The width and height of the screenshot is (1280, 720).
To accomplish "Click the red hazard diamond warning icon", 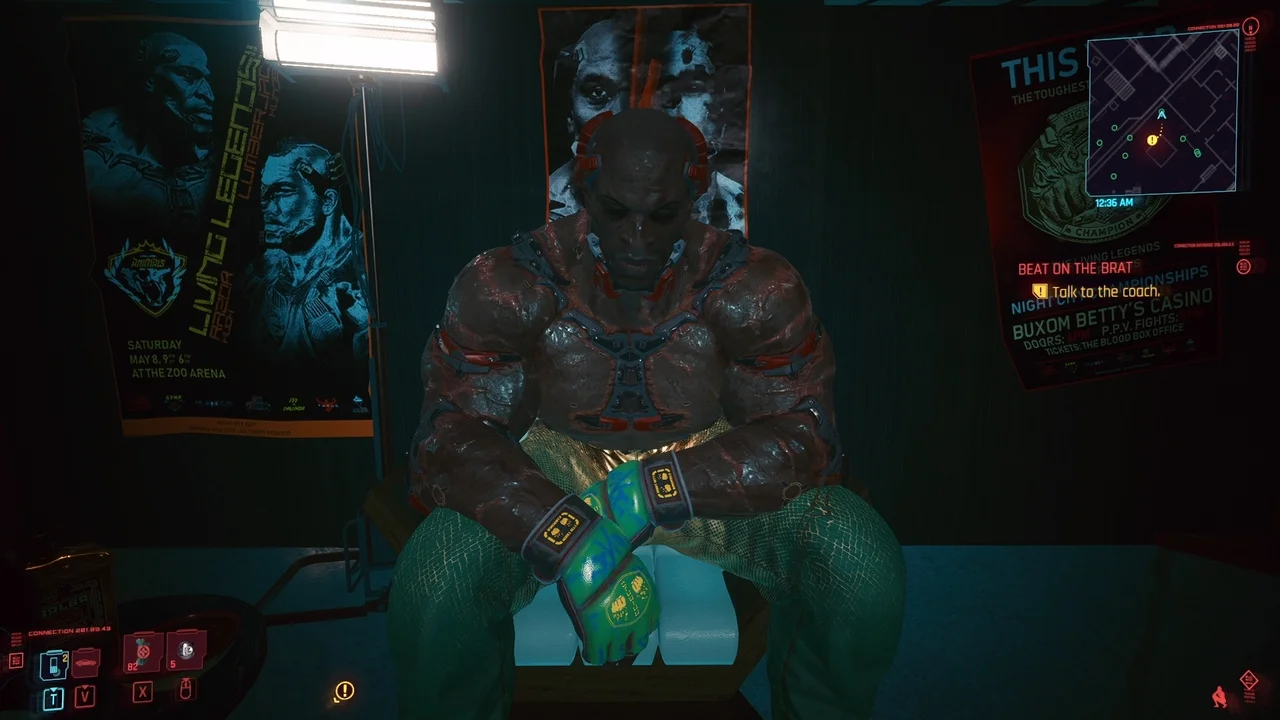I will click(x=1249, y=679).
